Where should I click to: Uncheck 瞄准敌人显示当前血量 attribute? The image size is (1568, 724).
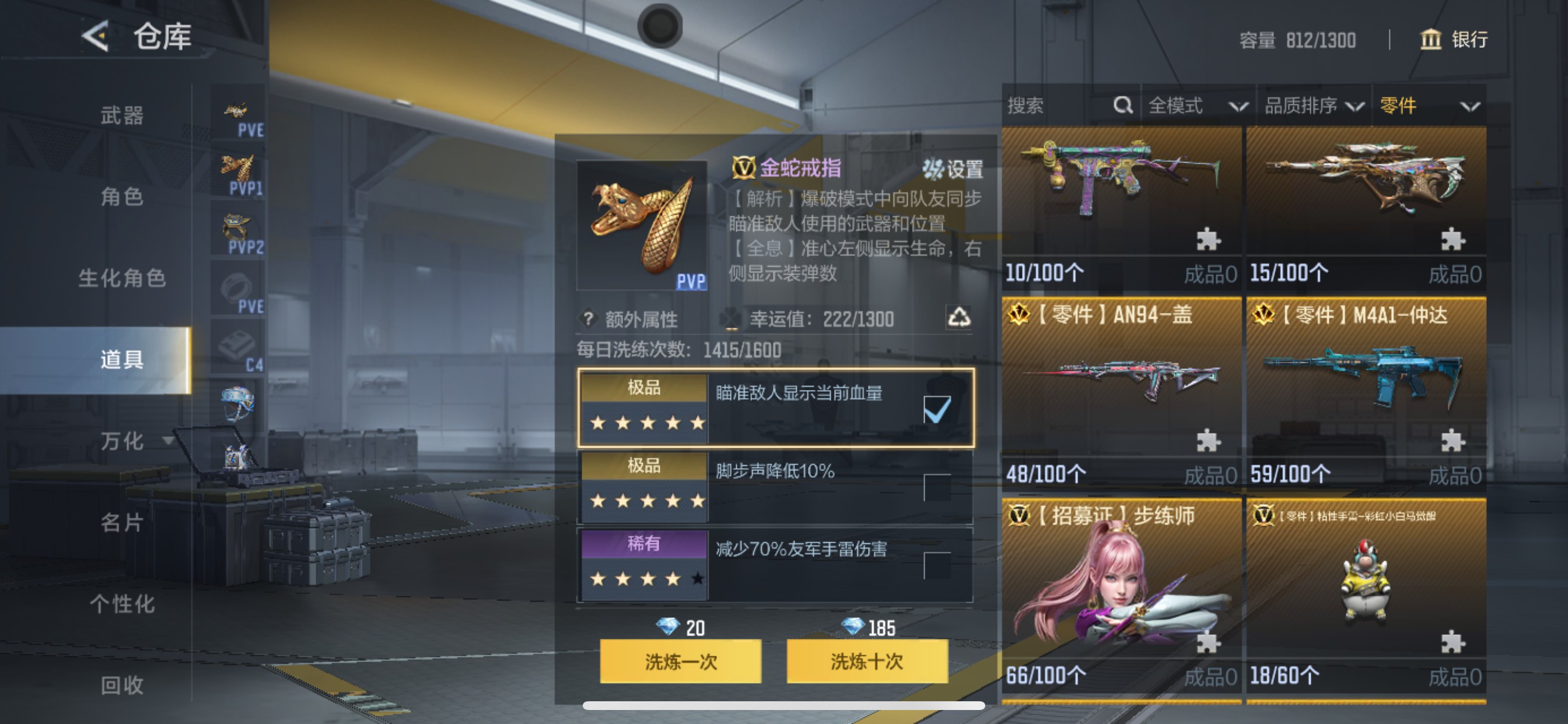937,410
